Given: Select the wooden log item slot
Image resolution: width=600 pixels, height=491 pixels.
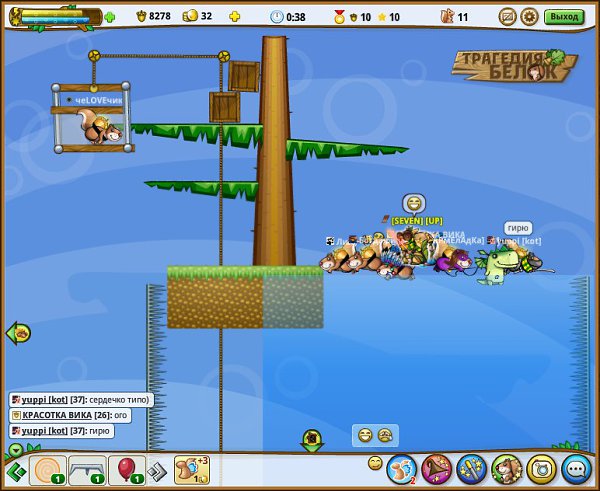Looking at the screenshot, I should pos(47,469).
